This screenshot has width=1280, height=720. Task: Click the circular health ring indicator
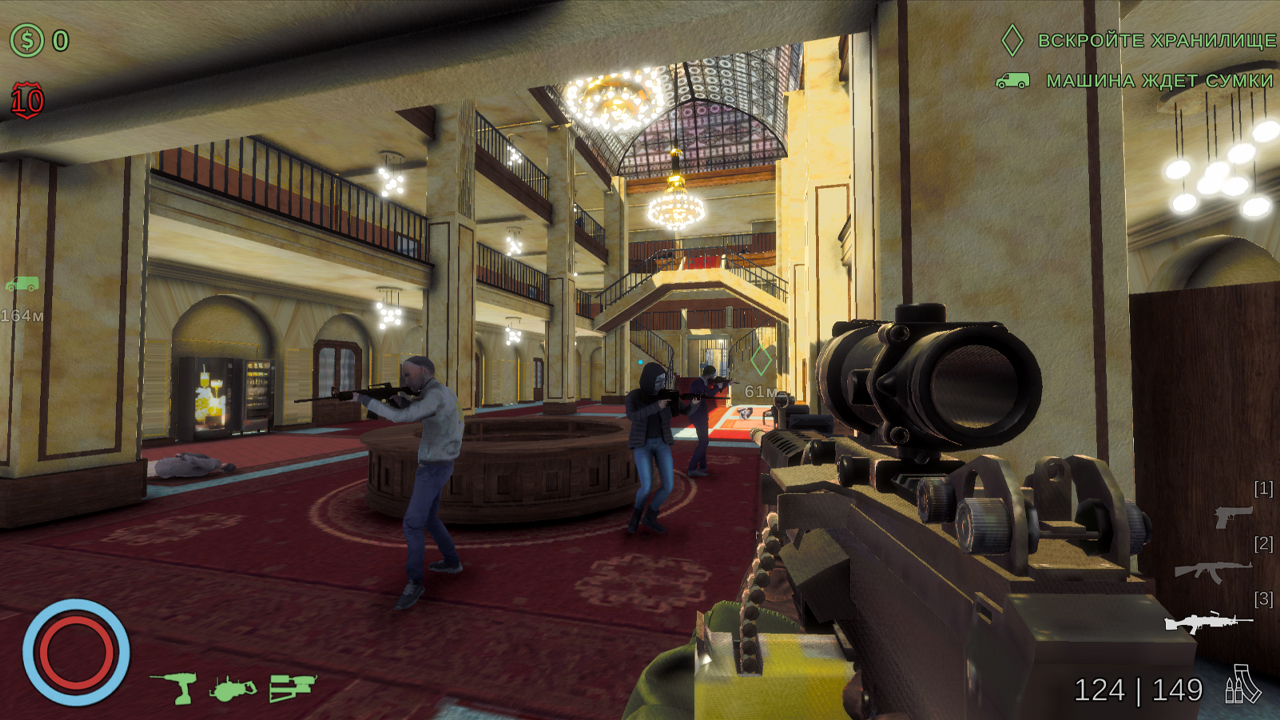click(x=75, y=650)
